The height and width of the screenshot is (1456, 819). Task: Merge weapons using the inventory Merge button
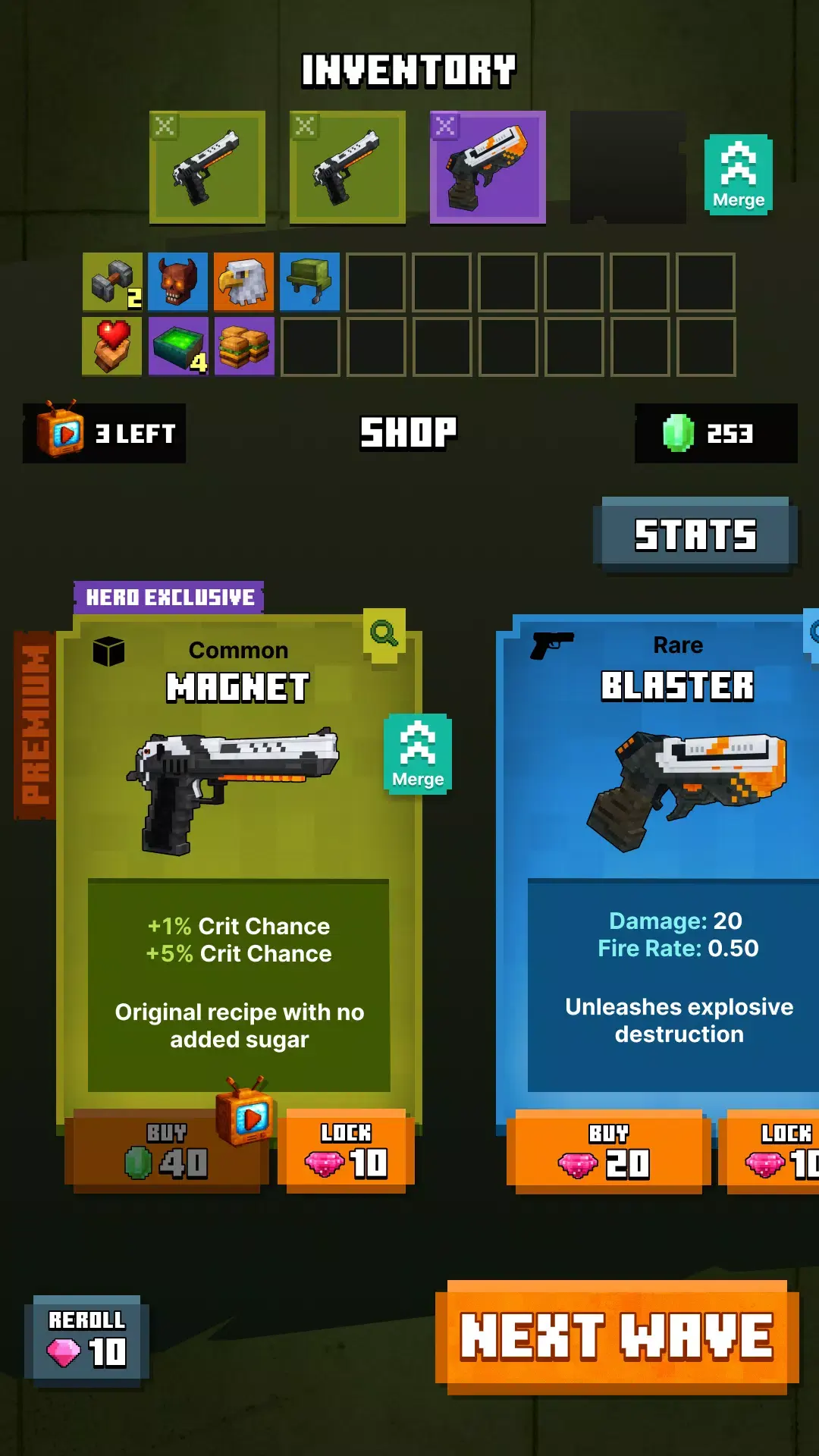pos(739,175)
